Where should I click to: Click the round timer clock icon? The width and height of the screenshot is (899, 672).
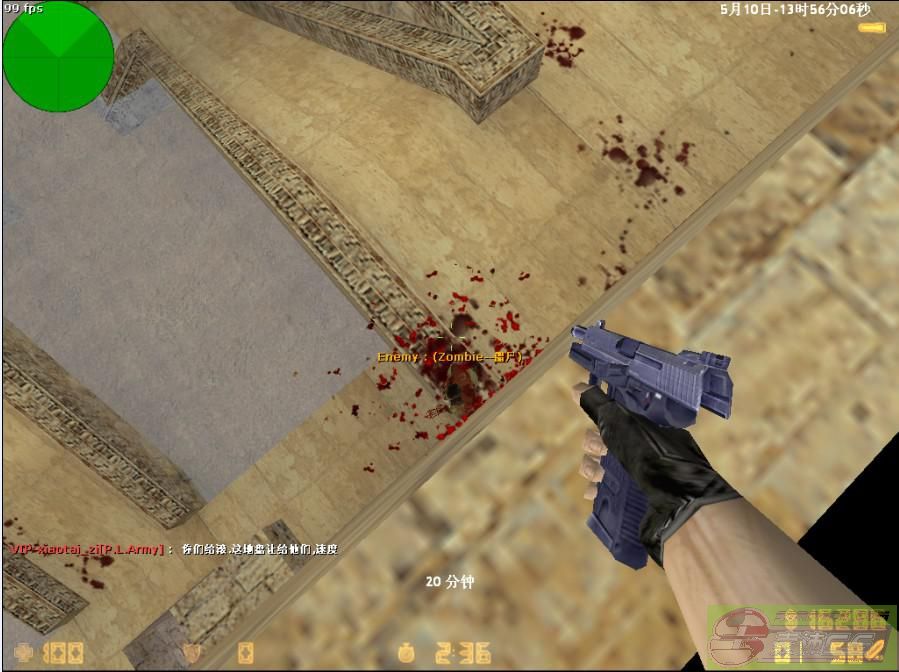[x=404, y=654]
